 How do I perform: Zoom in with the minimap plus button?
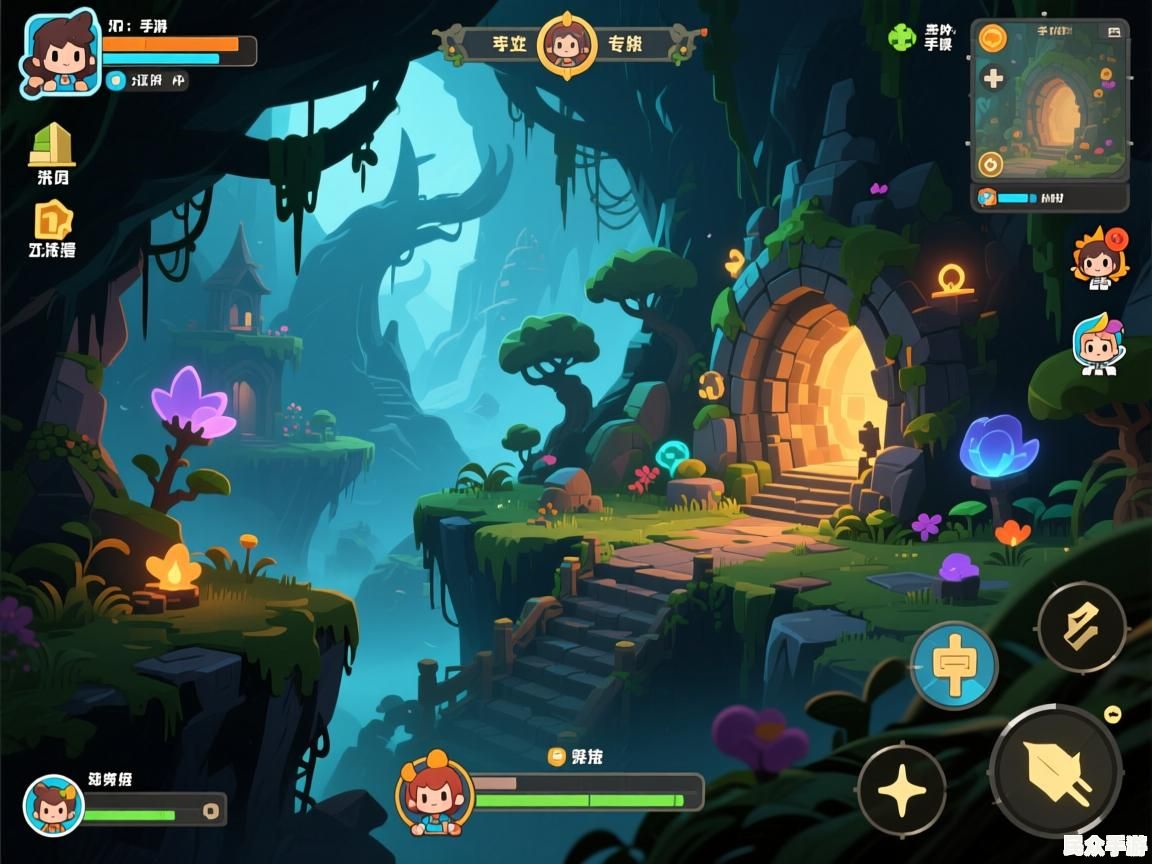[x=993, y=78]
